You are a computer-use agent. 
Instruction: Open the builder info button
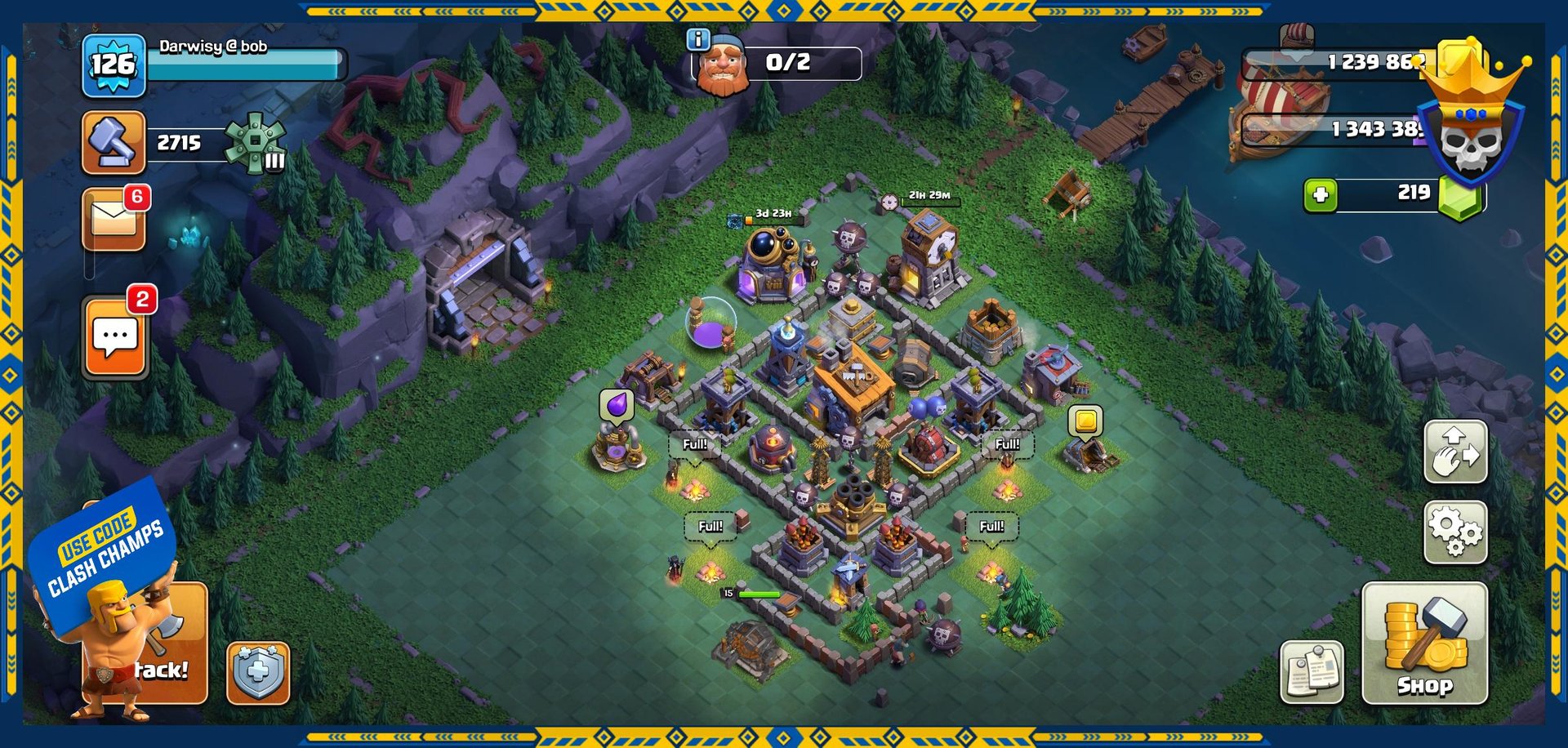tap(698, 39)
